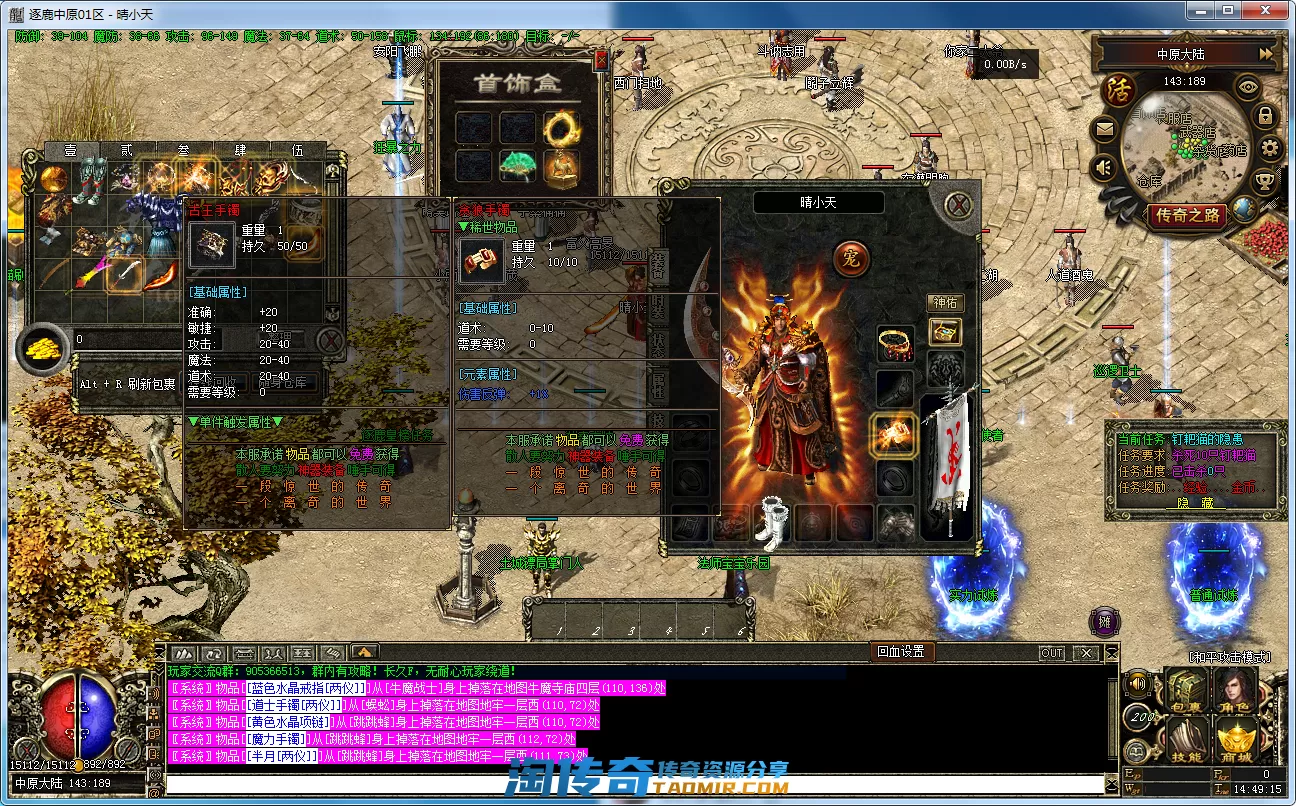Toggle the eye visibility icon
Screen dimensions: 1296x806
click(1247, 86)
